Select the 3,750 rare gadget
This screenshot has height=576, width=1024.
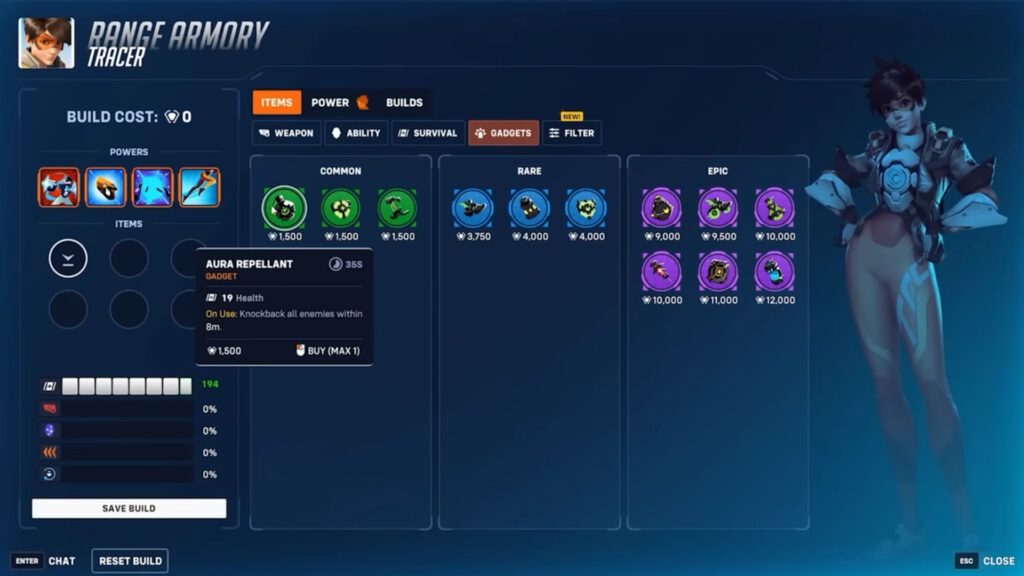[473, 208]
